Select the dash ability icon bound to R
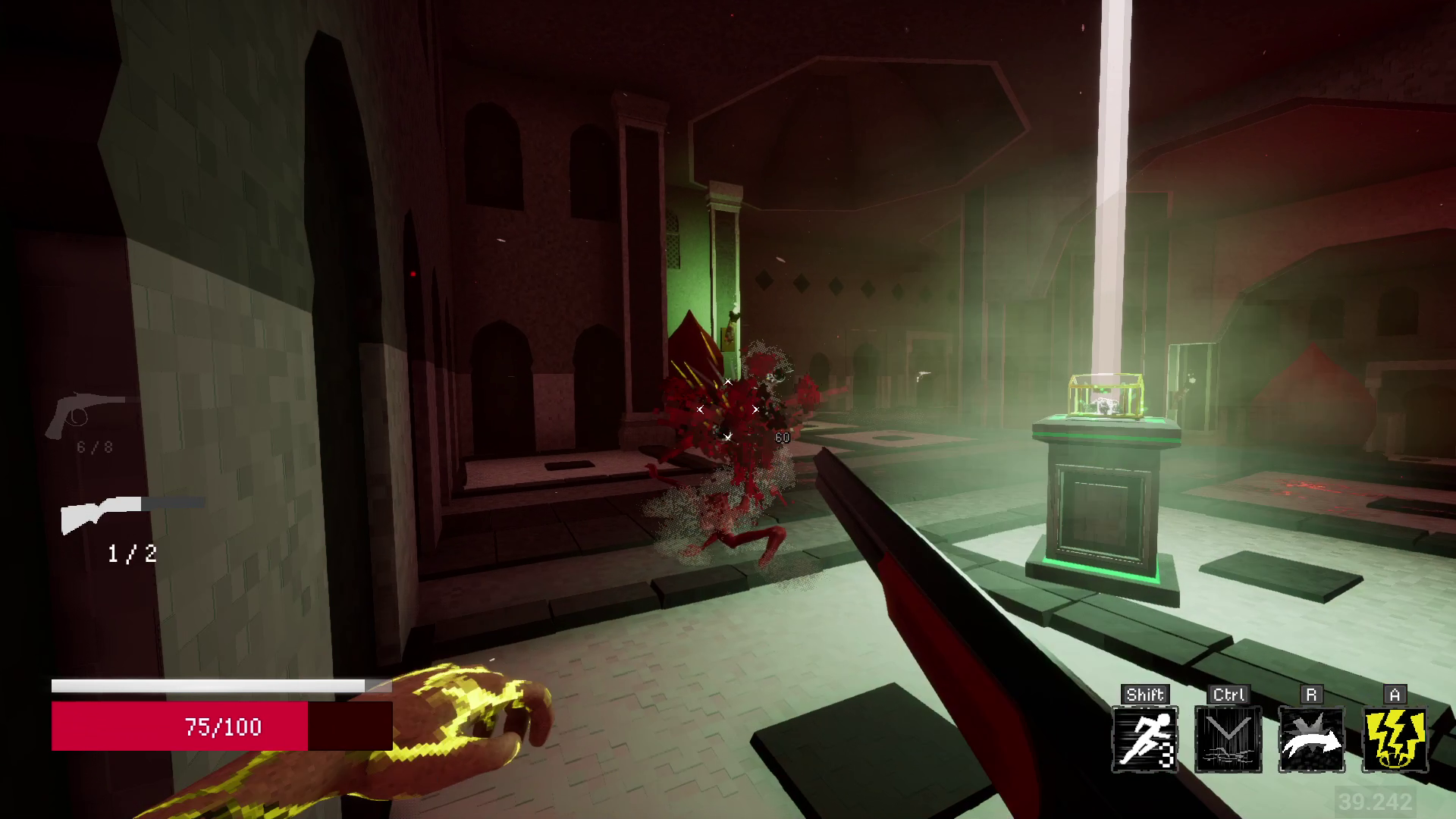 1311,739
